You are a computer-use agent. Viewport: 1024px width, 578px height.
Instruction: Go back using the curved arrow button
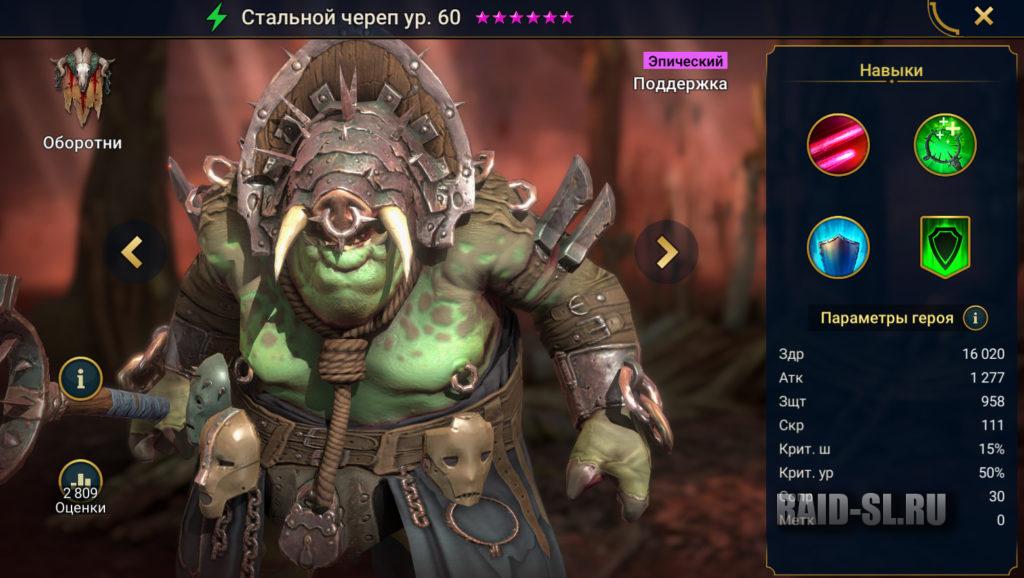pyautogui.click(x=943, y=17)
